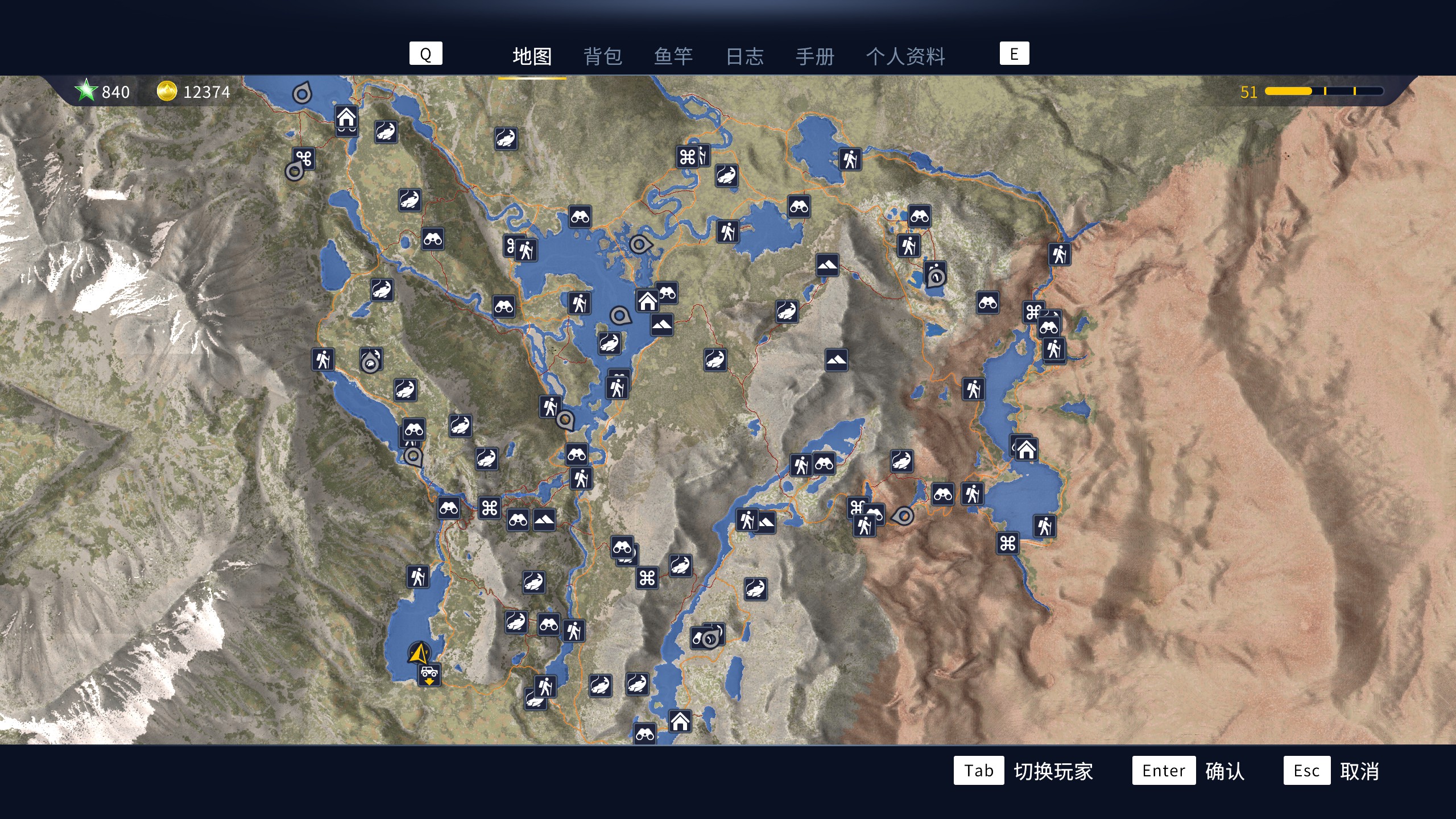The image size is (1456, 819).
Task: Open the 日志 tab
Action: [744, 57]
